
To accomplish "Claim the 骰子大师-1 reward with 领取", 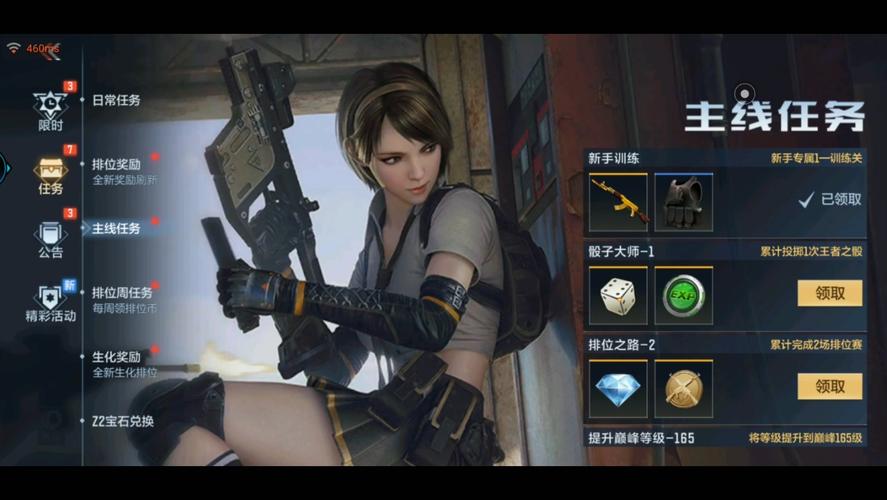I will tap(829, 293).
